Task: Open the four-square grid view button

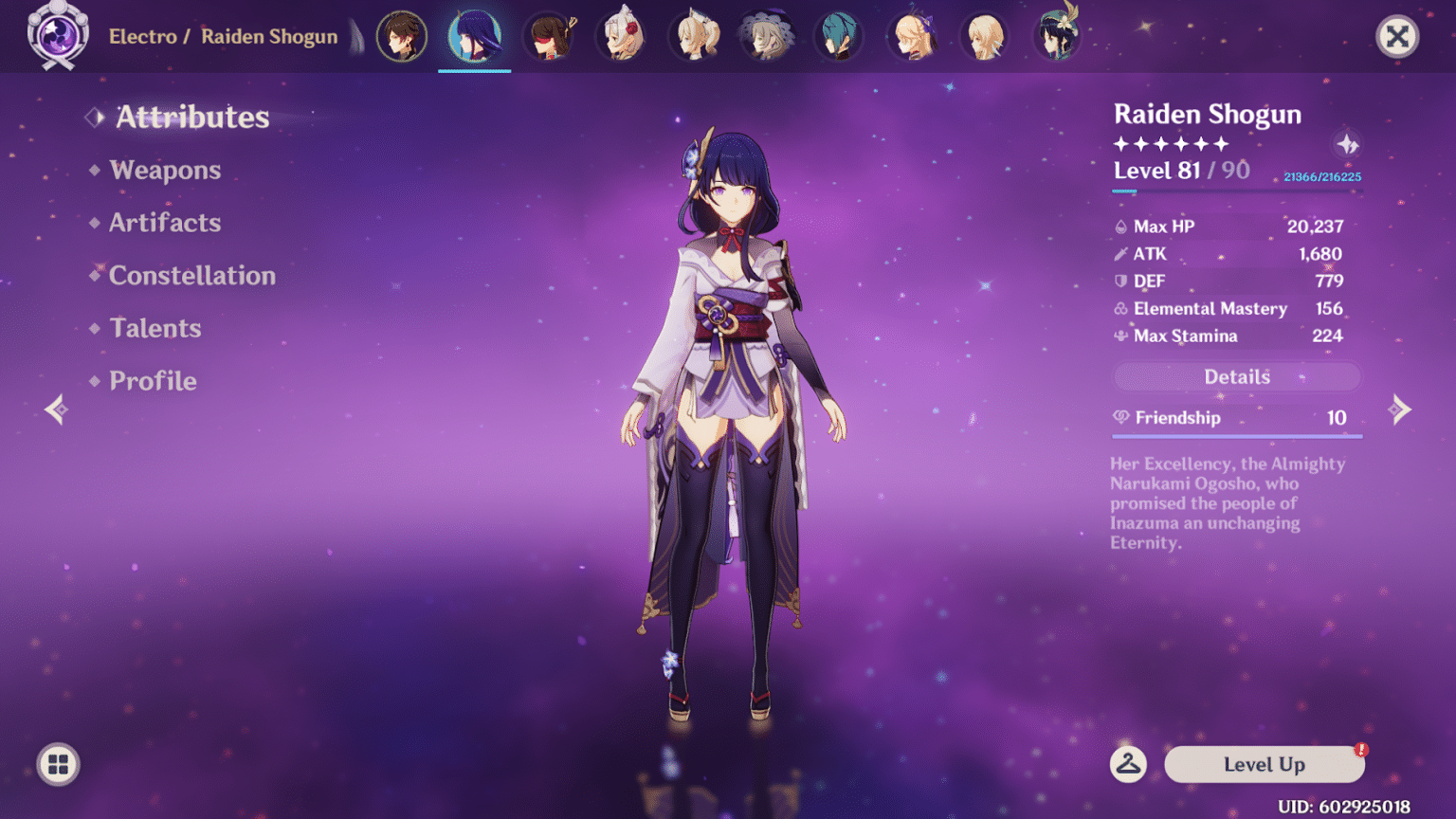Action: coord(58,764)
